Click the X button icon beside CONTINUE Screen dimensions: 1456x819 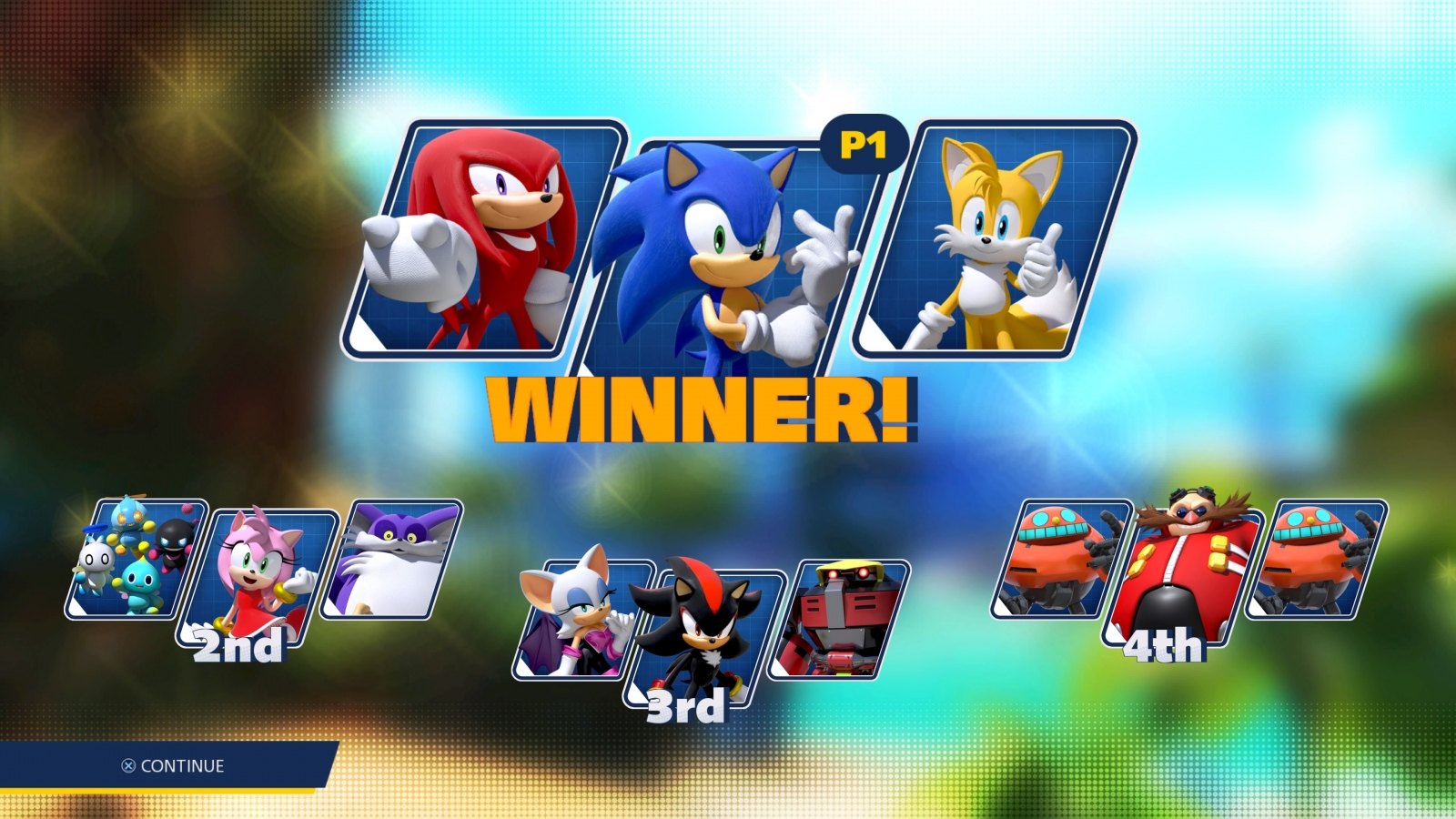129,767
